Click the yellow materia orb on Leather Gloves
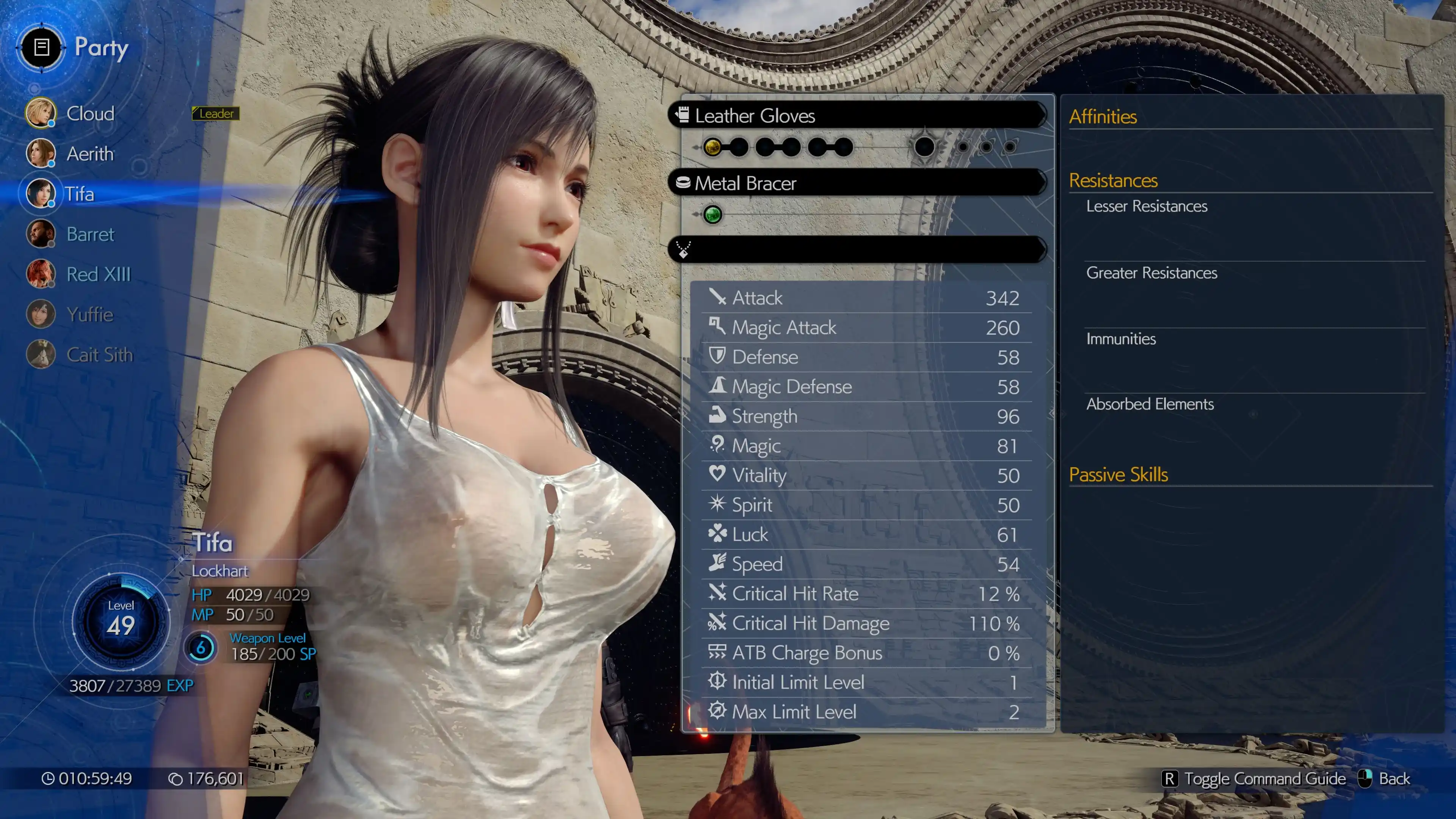 712,147
